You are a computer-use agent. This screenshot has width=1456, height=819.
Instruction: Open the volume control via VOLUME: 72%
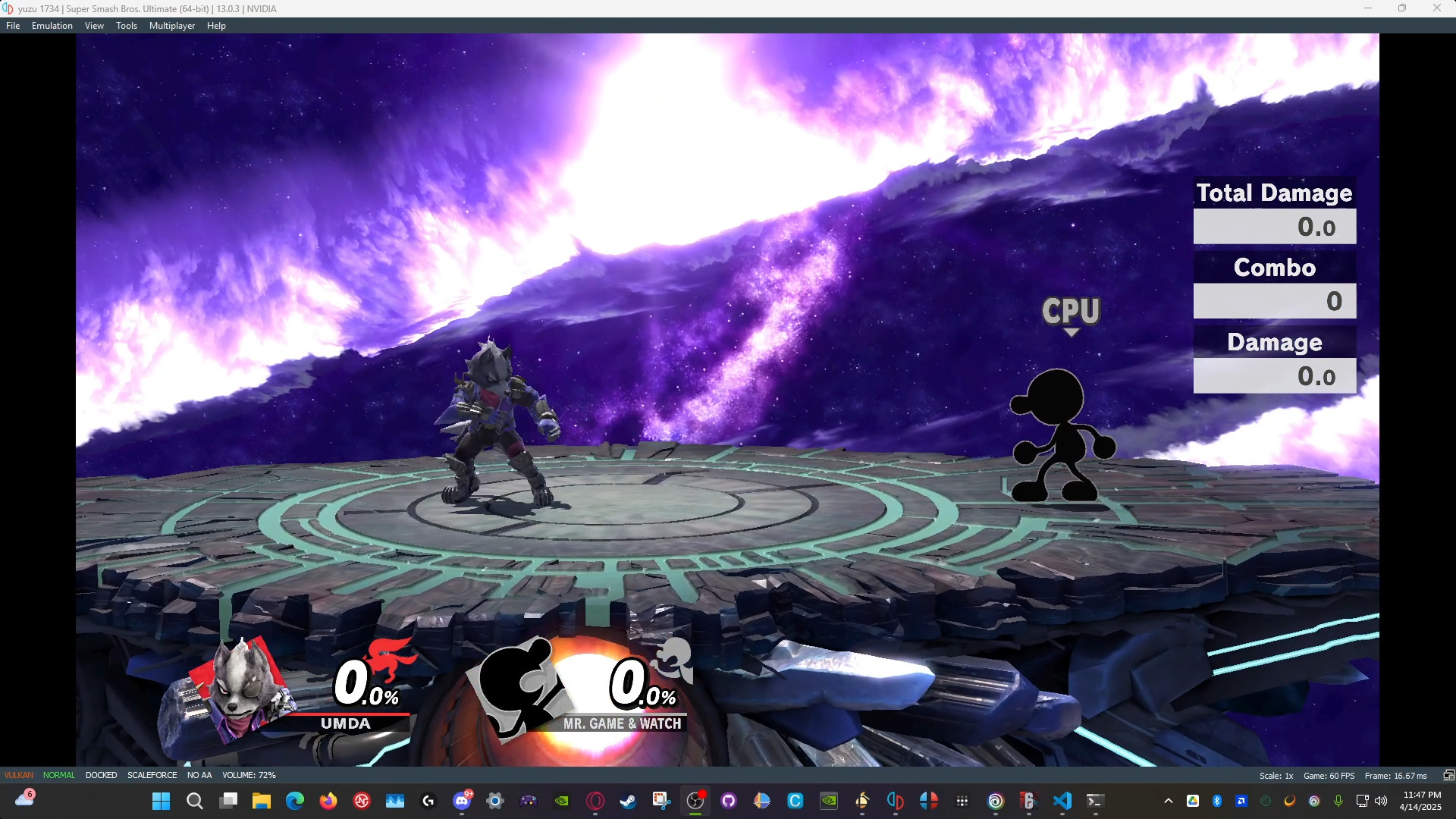point(249,775)
